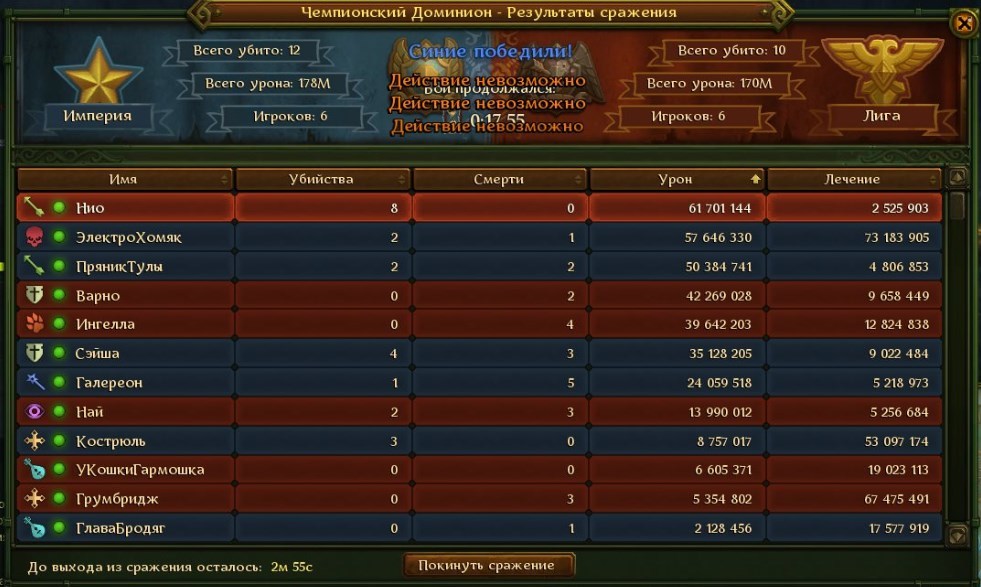Sort the table by Убийства
Screen dimensions: 981x587
click(x=322, y=179)
